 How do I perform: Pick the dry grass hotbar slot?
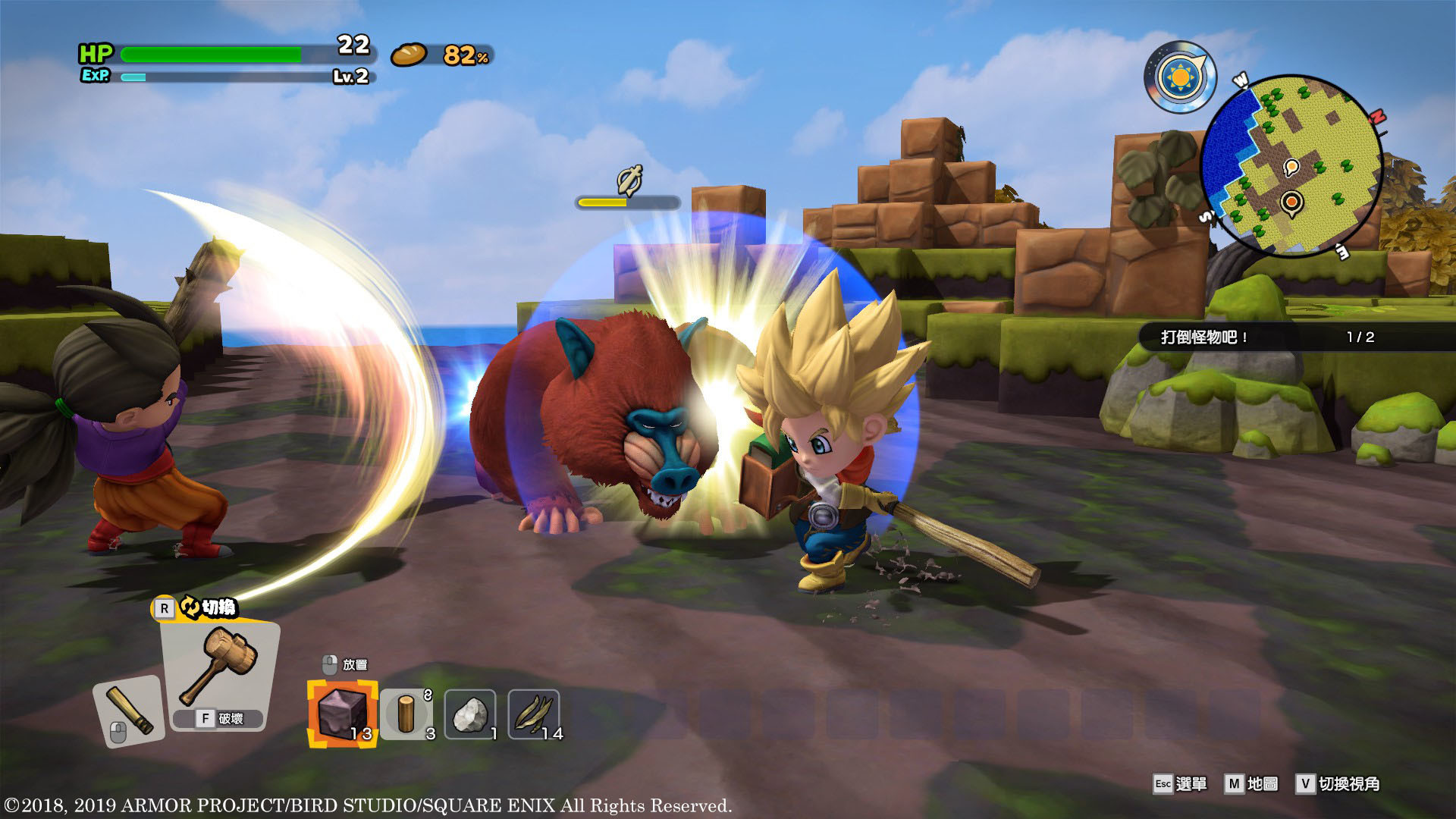[x=534, y=714]
